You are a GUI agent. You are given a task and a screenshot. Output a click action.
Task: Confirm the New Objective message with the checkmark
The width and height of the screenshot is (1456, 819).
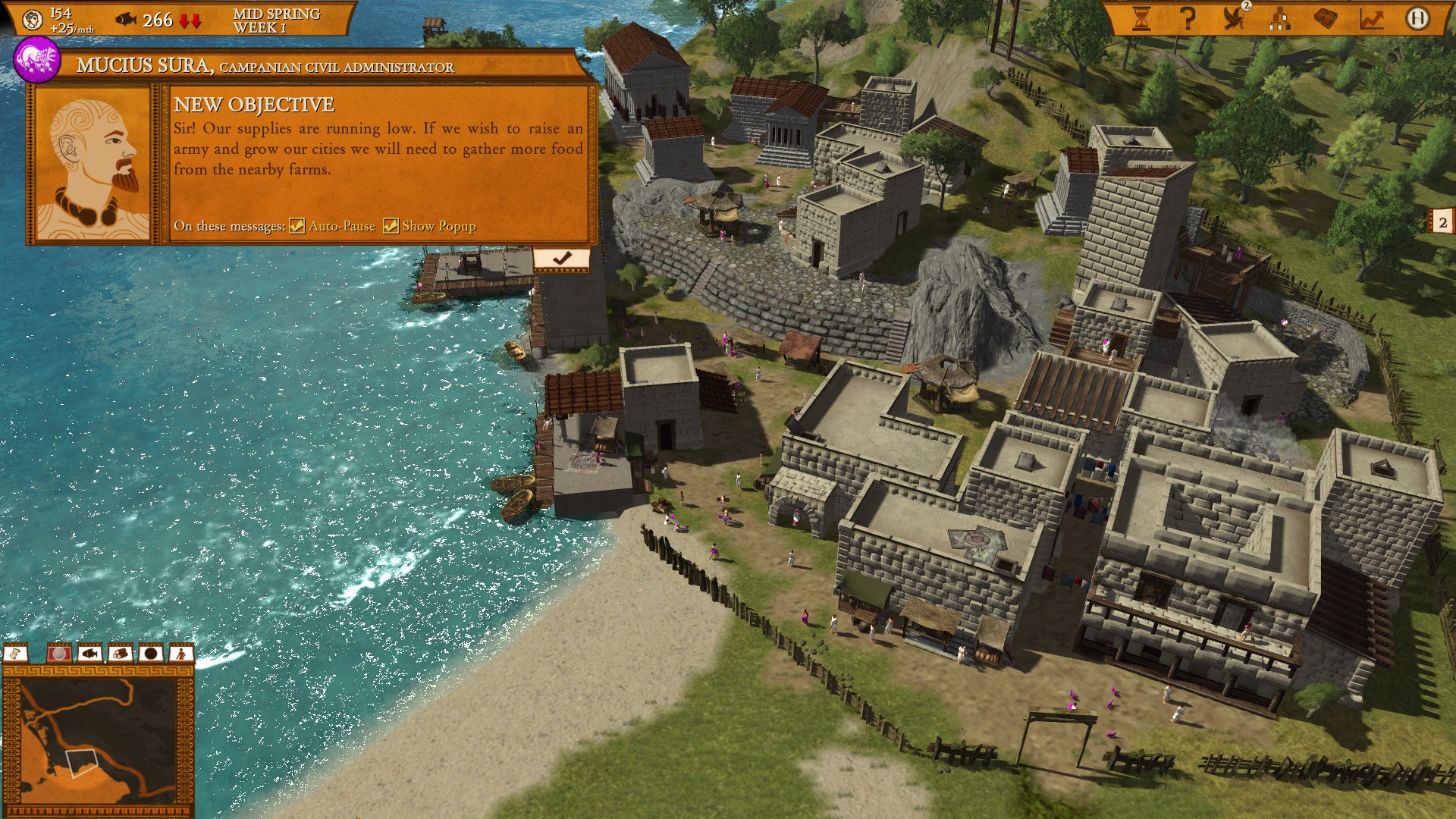coord(561,259)
